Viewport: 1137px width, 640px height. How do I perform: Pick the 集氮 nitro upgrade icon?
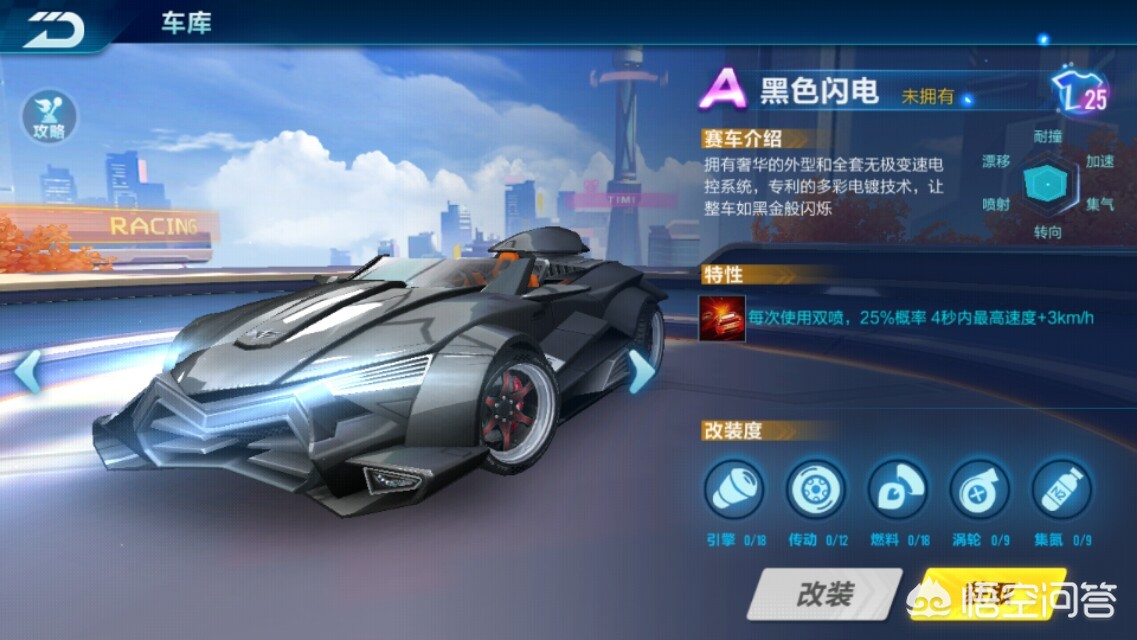coord(1061,490)
